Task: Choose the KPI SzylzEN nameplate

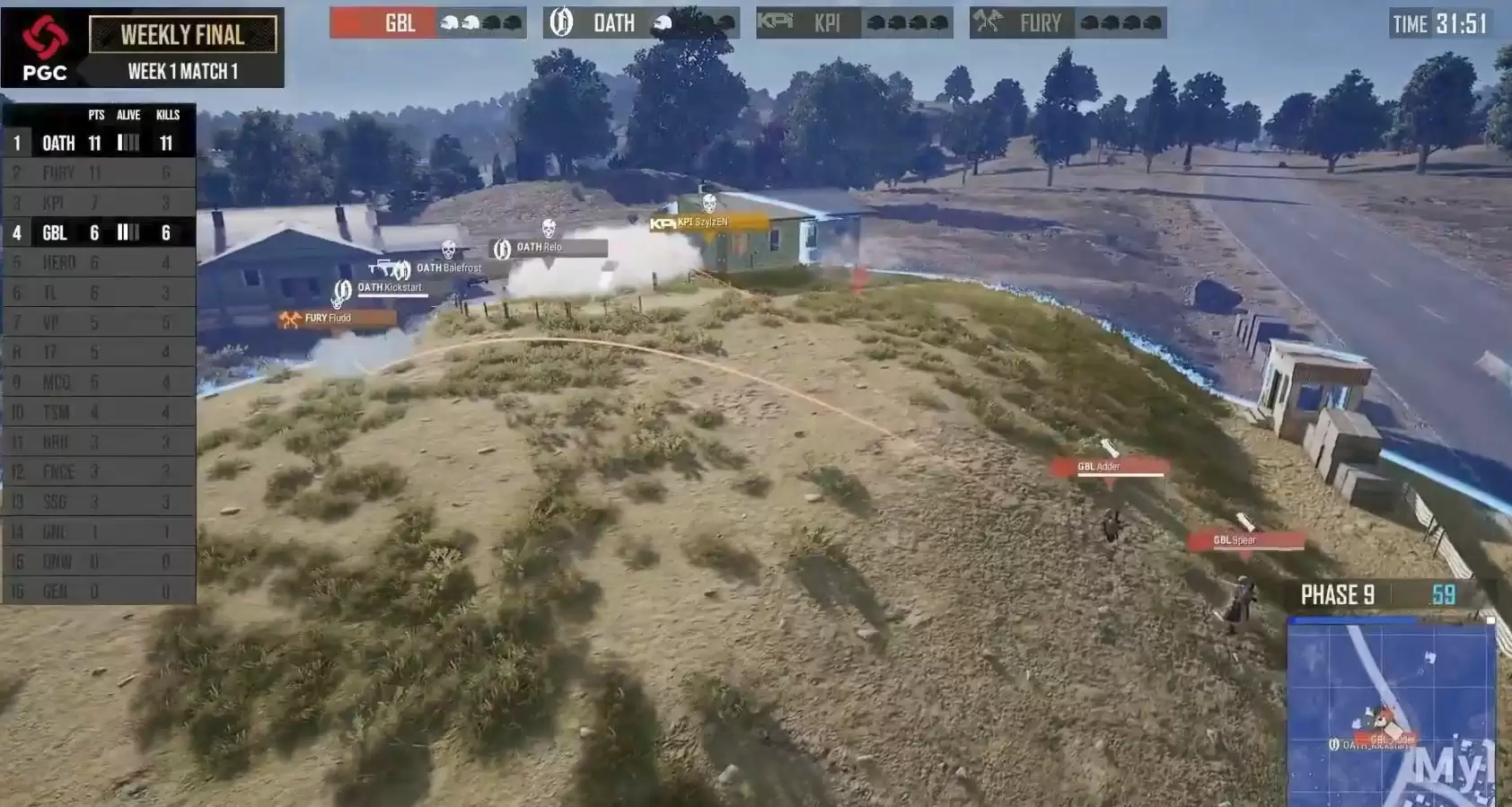Action: (x=709, y=223)
